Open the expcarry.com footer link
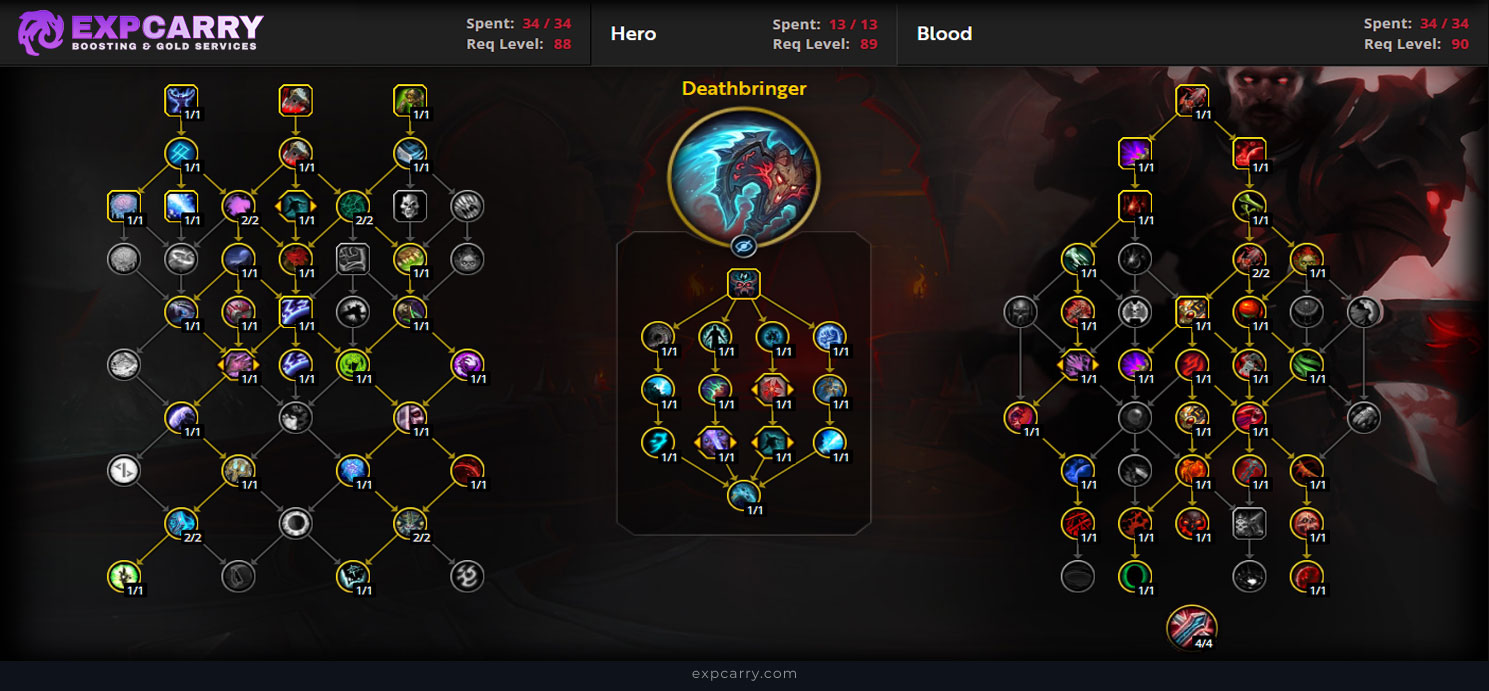The height and width of the screenshot is (691, 1489). tap(744, 674)
